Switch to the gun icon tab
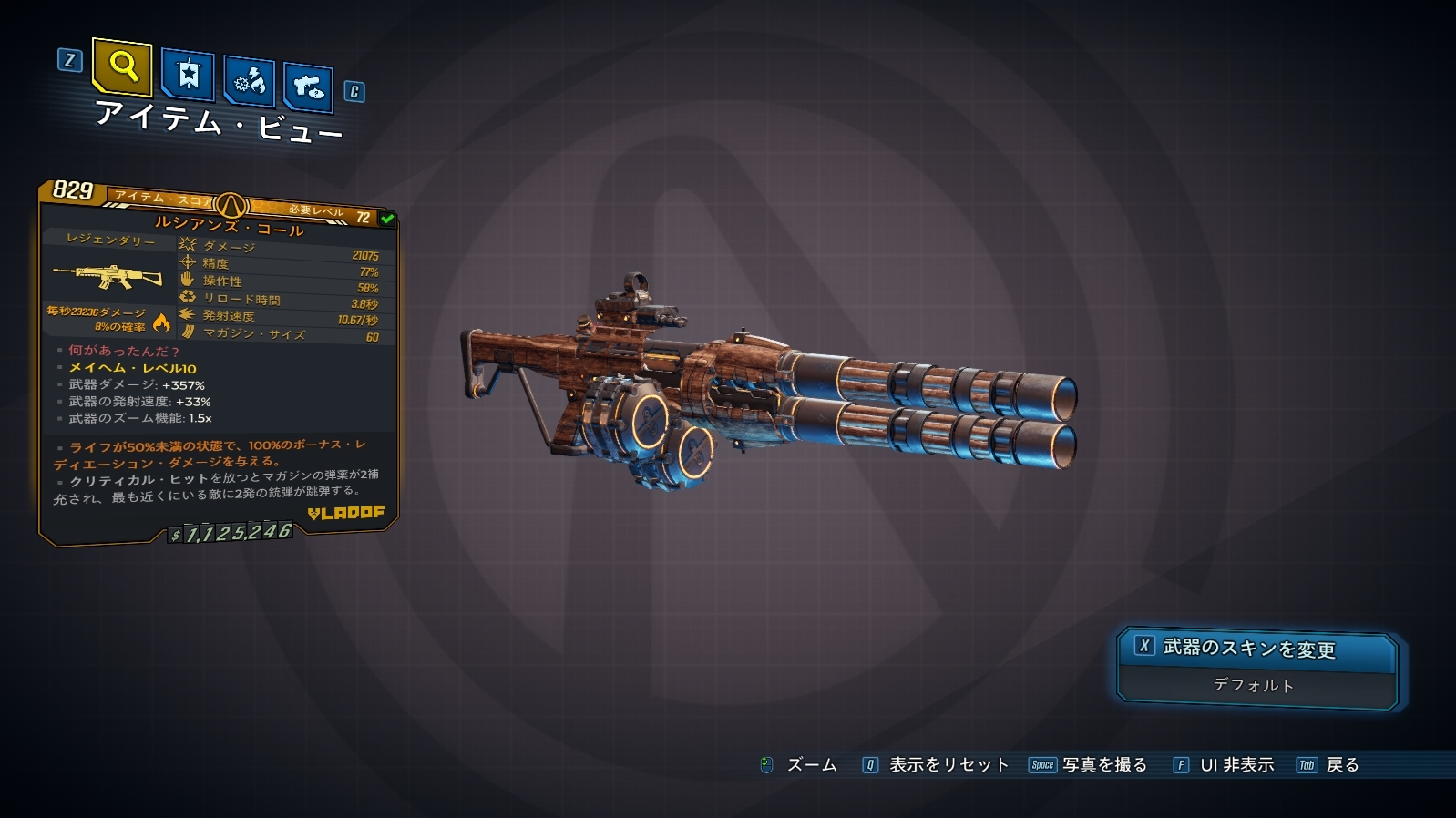The height and width of the screenshot is (818, 1456). pyautogui.click(x=308, y=87)
